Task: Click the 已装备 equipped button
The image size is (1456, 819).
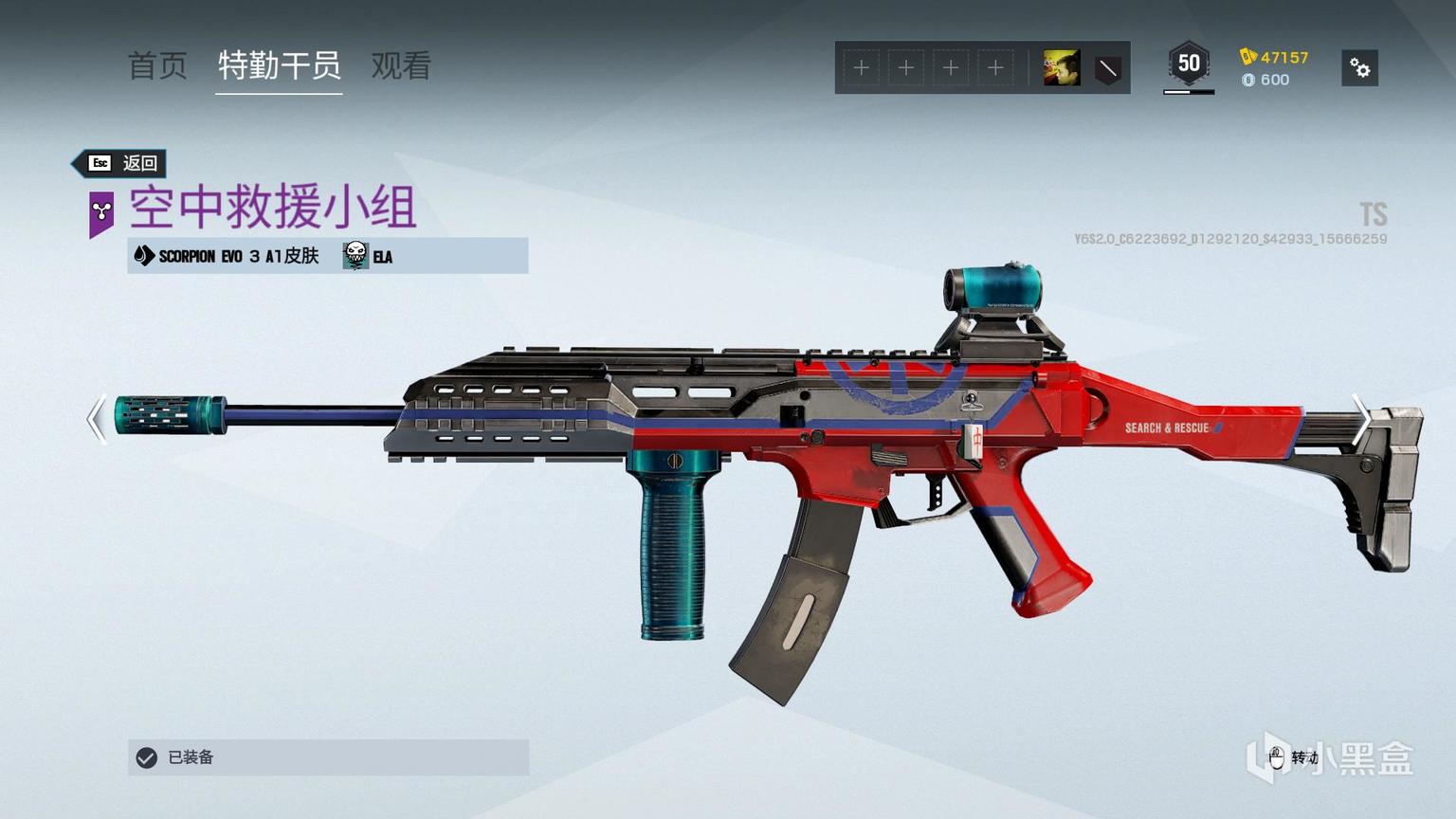Action: 328,757
